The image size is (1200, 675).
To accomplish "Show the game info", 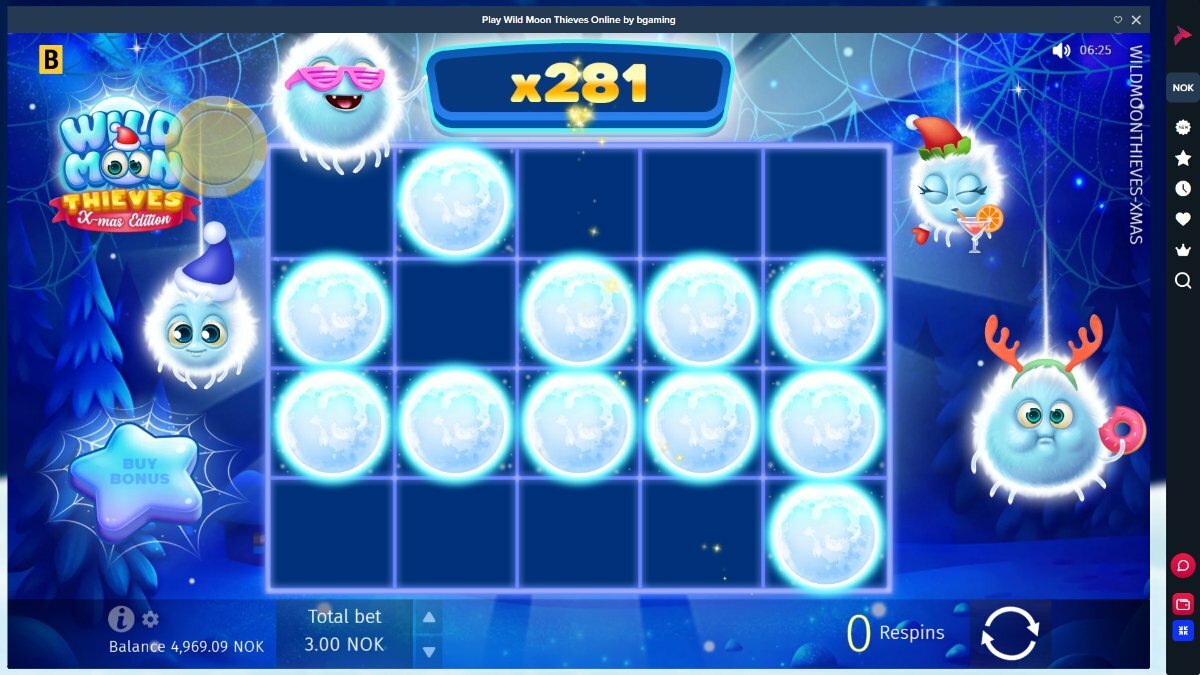I will pyautogui.click(x=121, y=619).
